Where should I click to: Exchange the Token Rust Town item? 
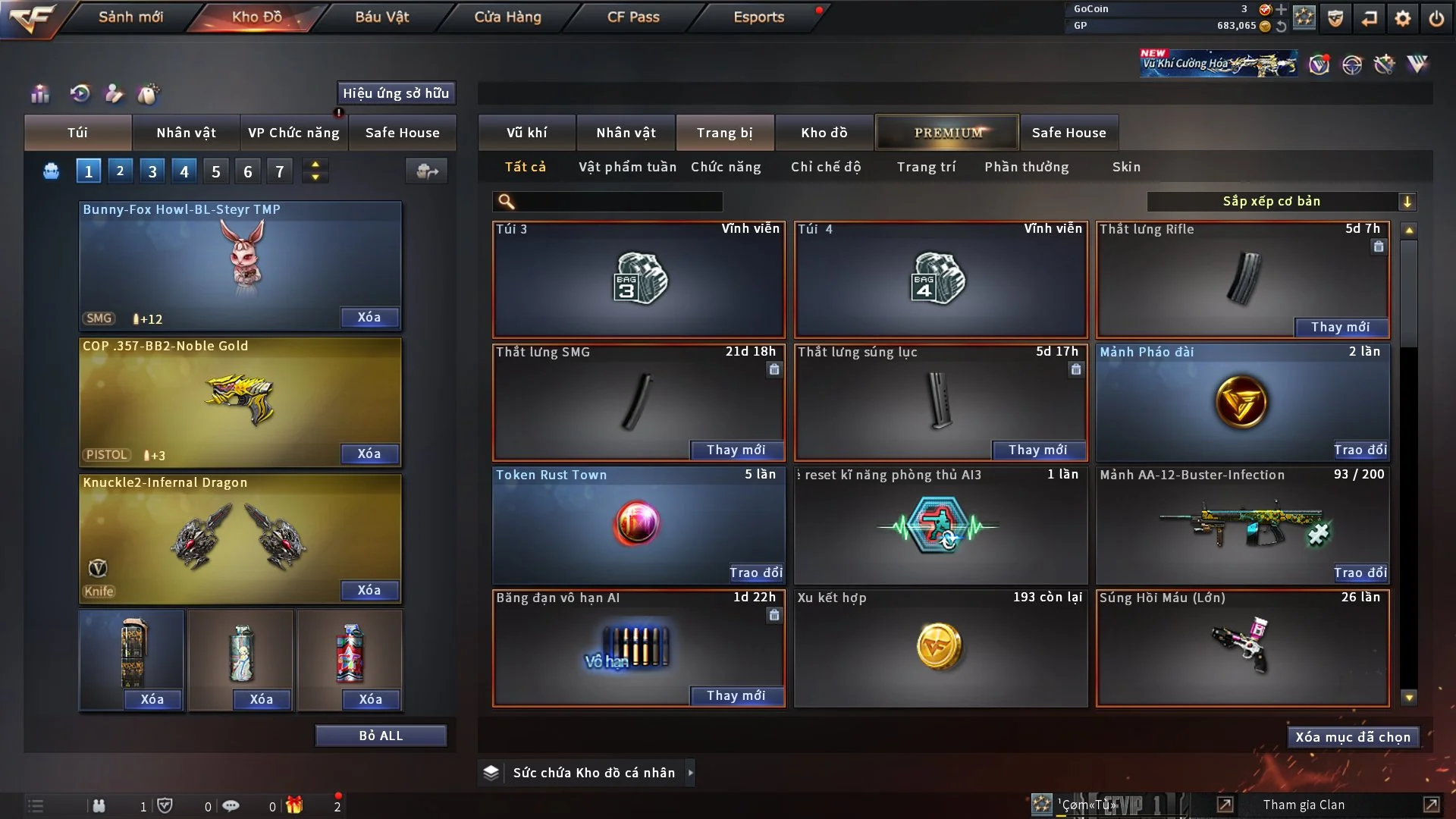point(755,573)
